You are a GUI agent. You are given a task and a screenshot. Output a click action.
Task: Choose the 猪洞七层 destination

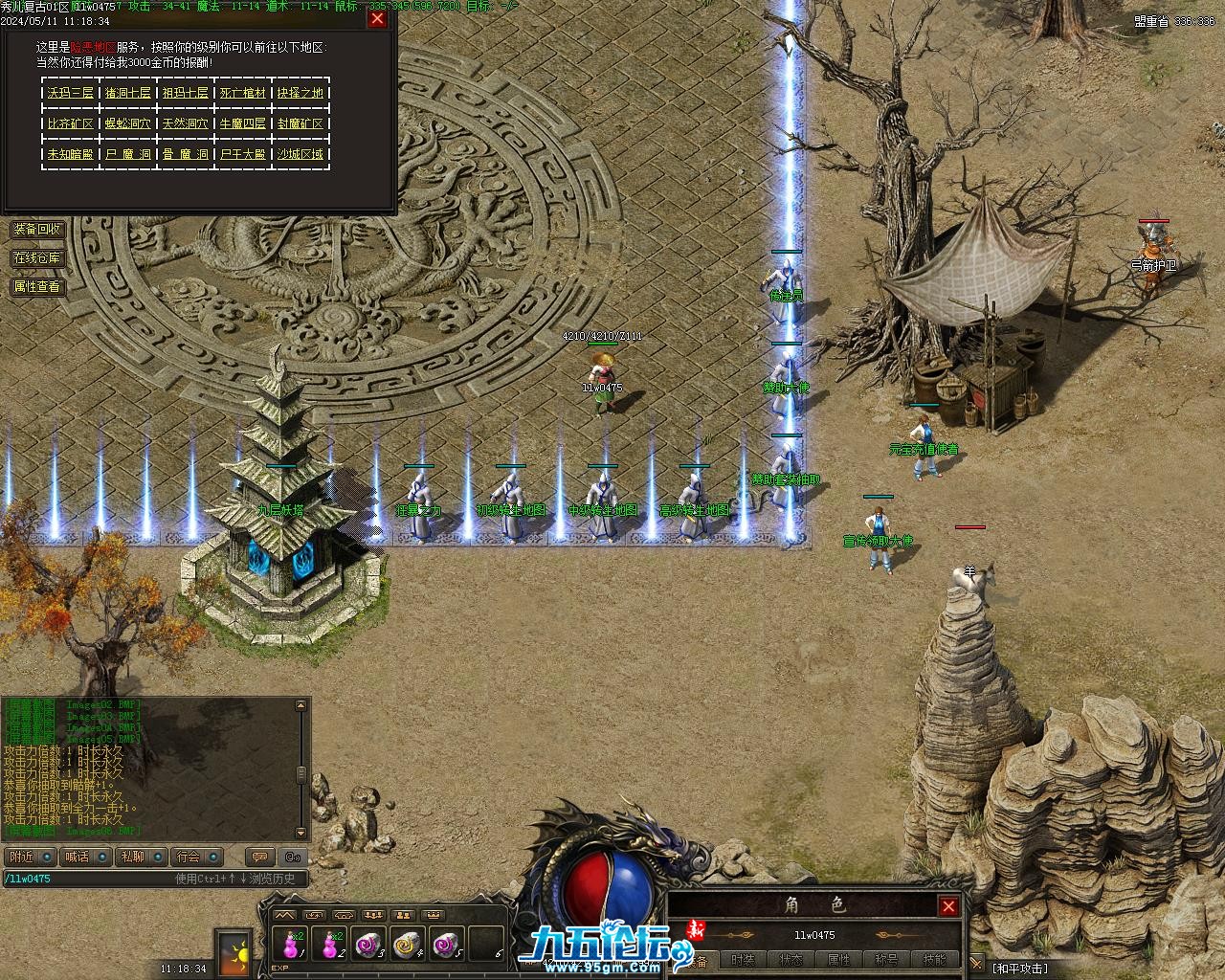click(128, 93)
